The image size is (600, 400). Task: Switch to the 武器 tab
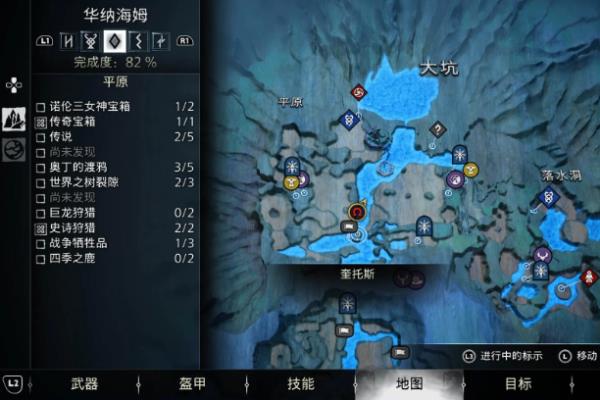click(84, 384)
